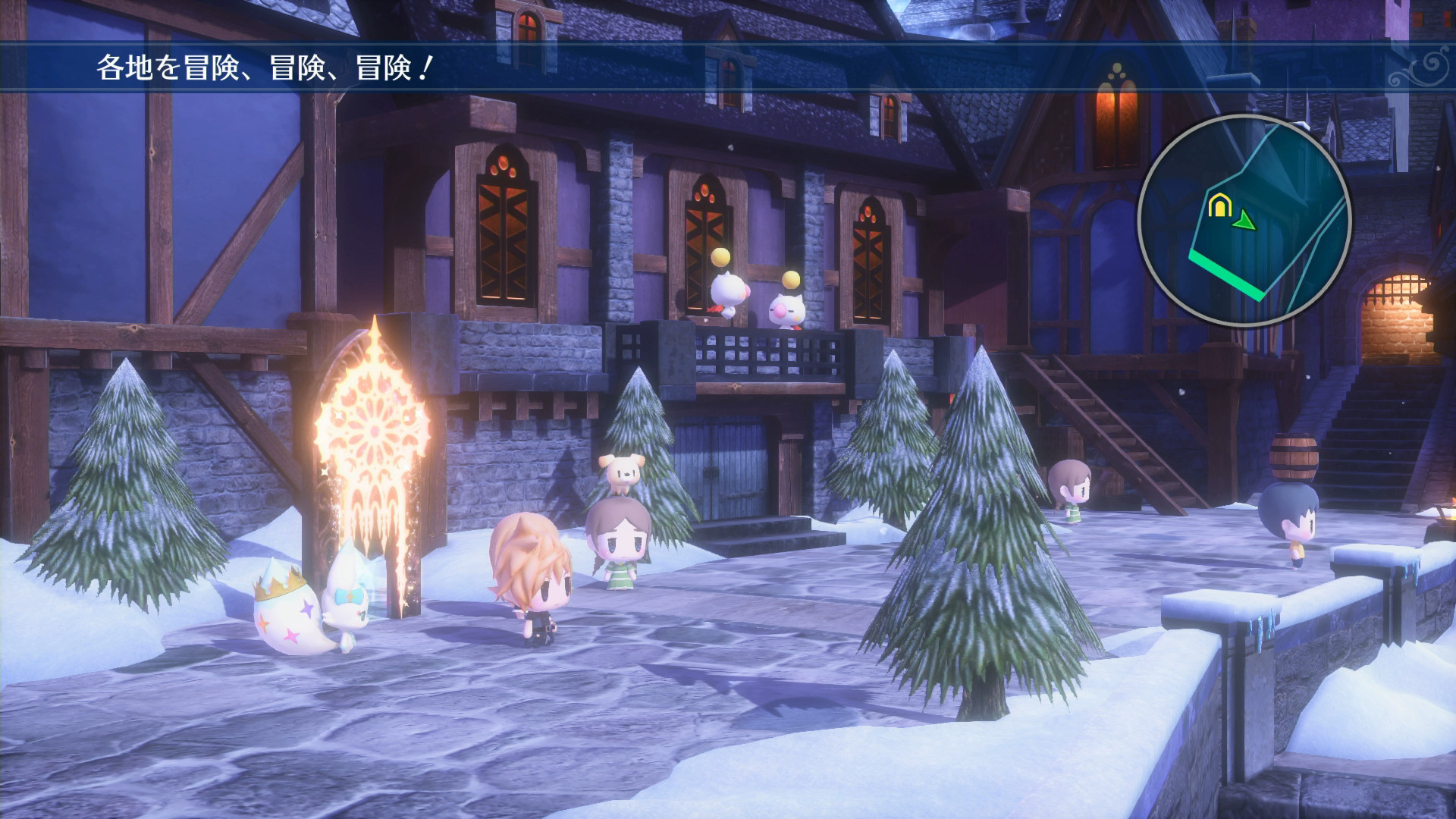Click the green player arrow on minimap
Screen dimensions: 1456x819
(1242, 221)
